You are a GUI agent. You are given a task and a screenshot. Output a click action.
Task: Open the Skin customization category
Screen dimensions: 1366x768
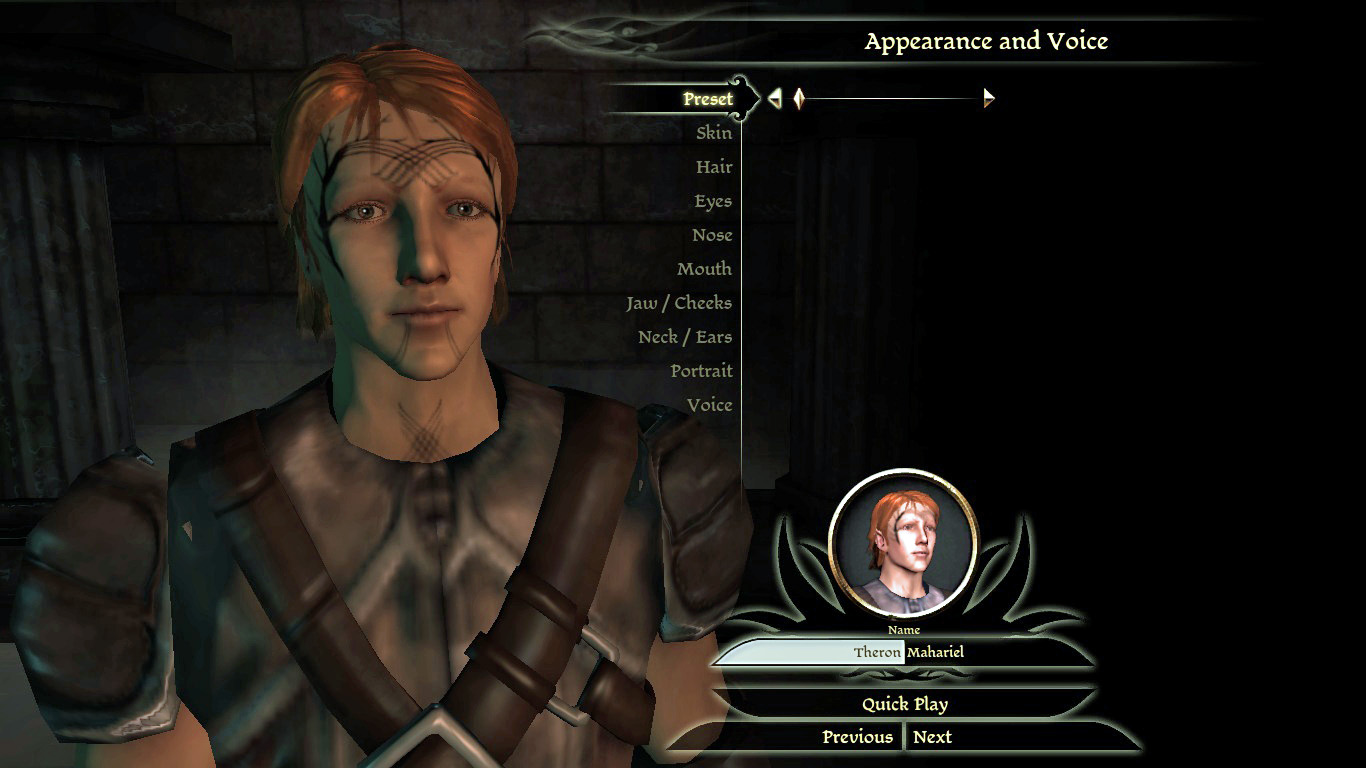point(713,133)
